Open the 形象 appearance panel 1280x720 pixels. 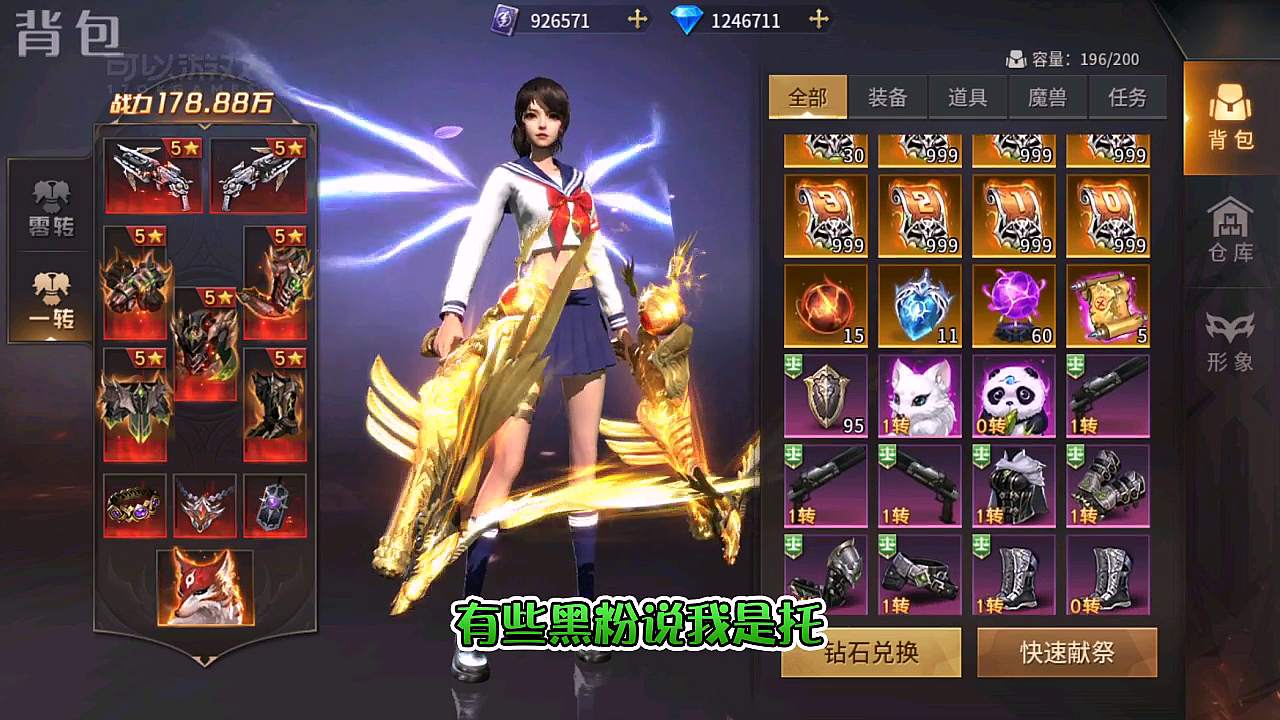[1230, 340]
